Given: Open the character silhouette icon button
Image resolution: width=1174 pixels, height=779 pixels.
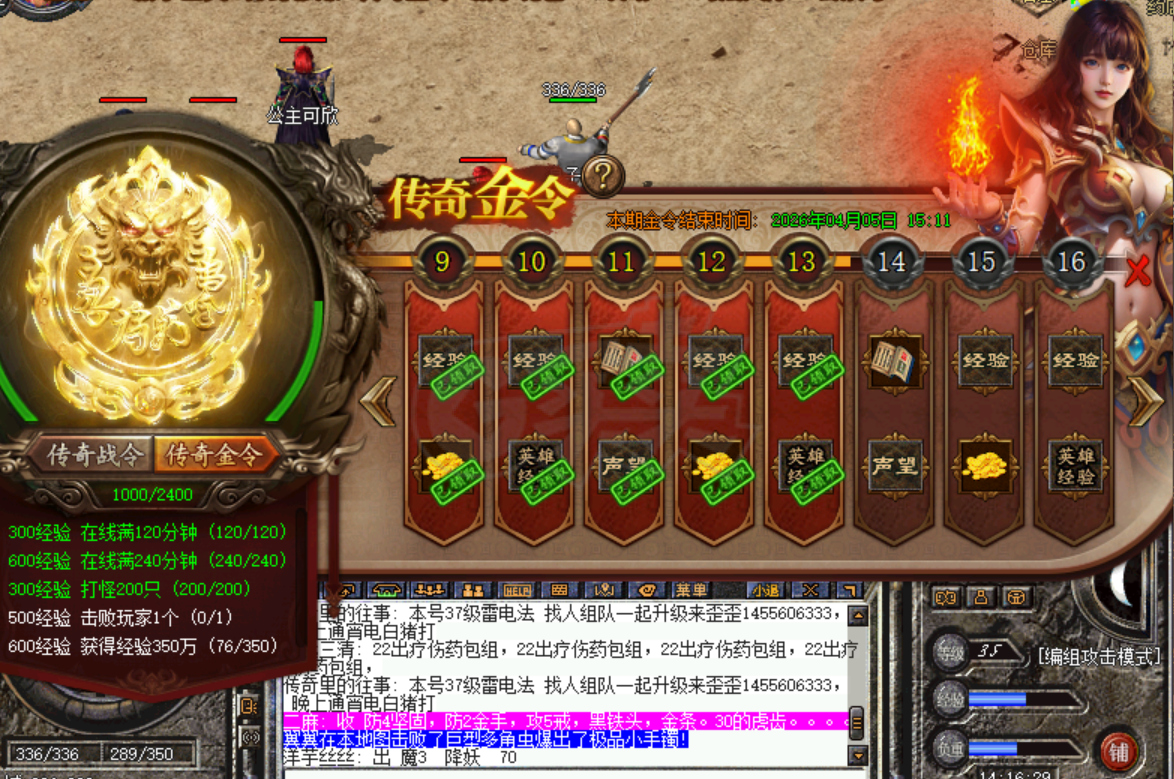Looking at the screenshot, I should pos(981,597).
